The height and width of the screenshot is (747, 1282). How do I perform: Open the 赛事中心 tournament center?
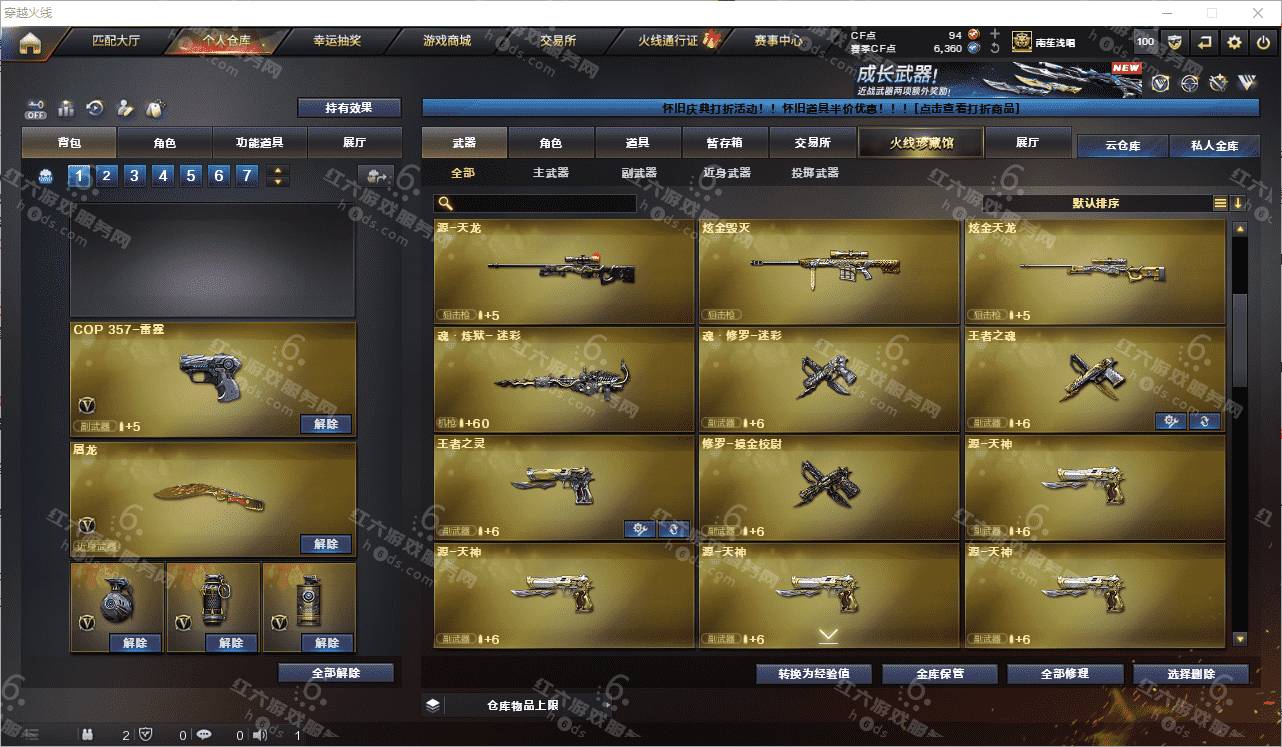(778, 42)
